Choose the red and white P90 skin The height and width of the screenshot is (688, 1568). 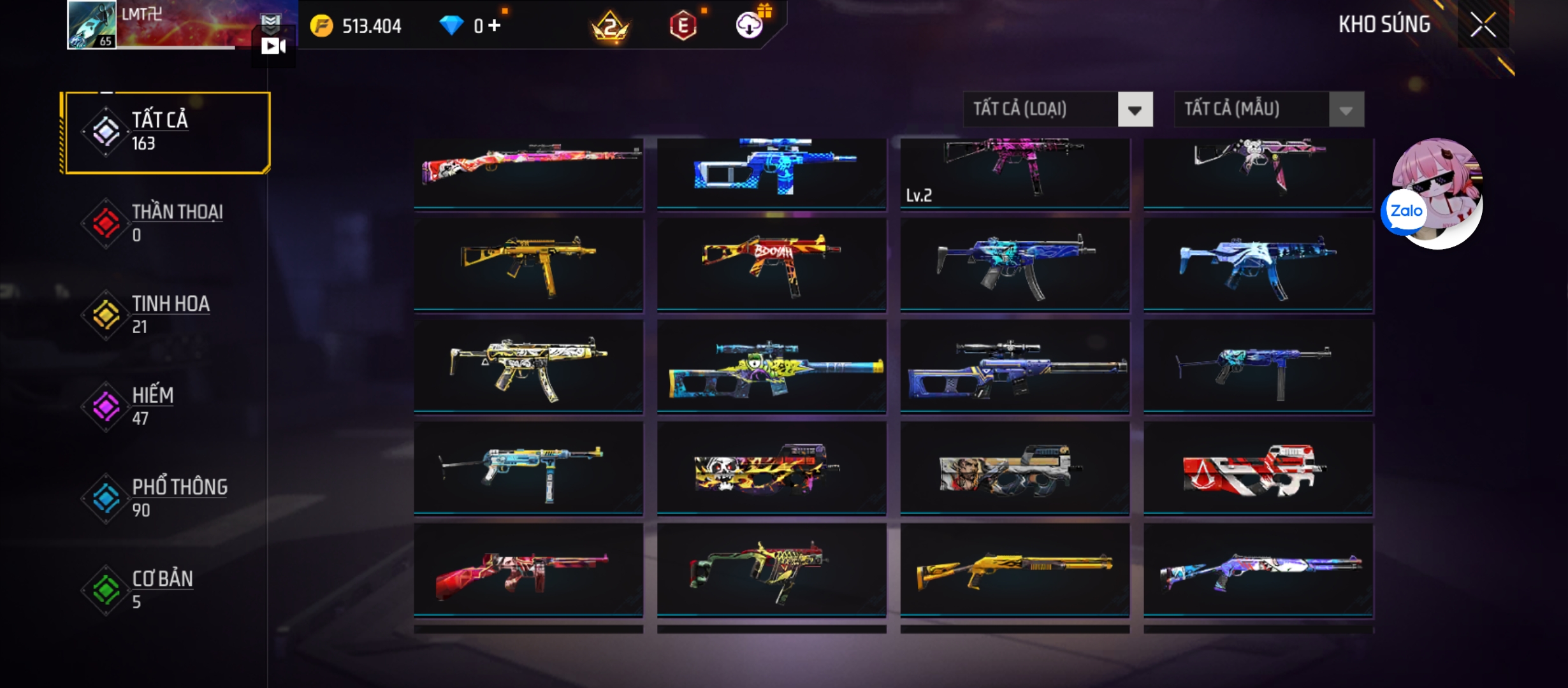point(1258,468)
